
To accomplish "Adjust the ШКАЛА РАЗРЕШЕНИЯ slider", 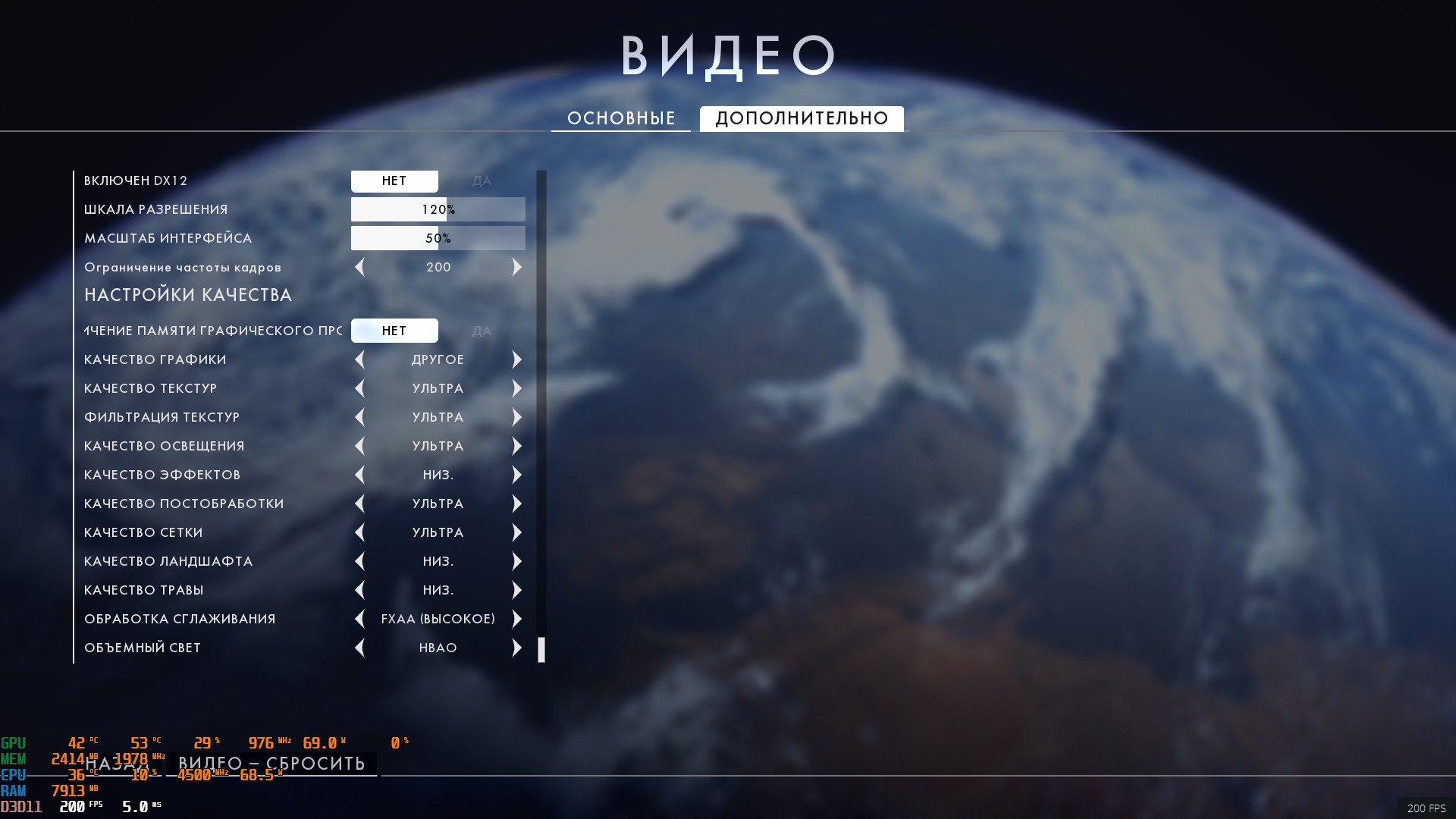I will click(x=438, y=210).
